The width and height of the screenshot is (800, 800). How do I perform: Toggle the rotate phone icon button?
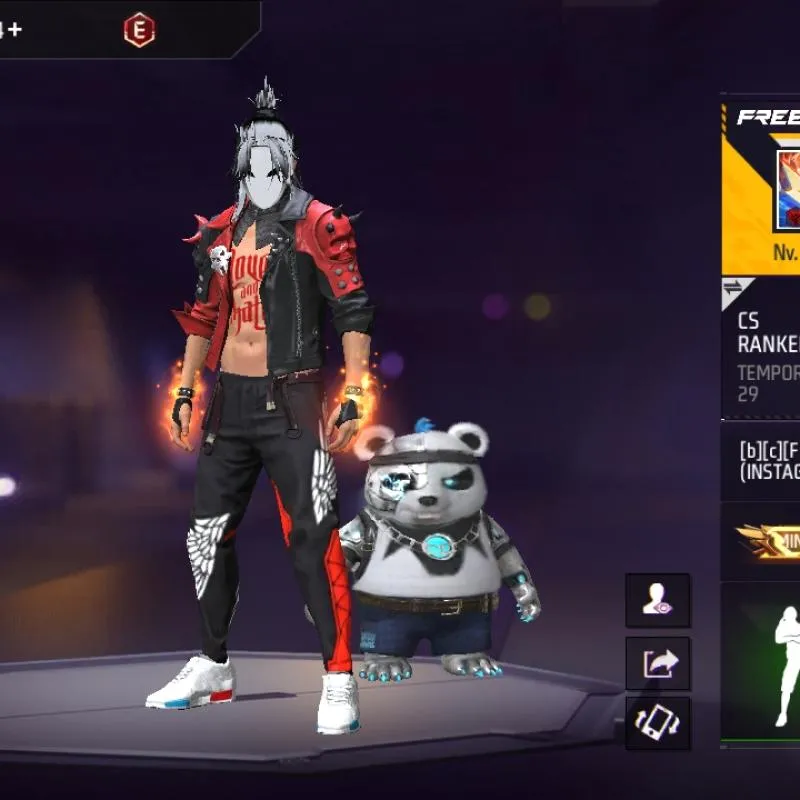click(658, 723)
